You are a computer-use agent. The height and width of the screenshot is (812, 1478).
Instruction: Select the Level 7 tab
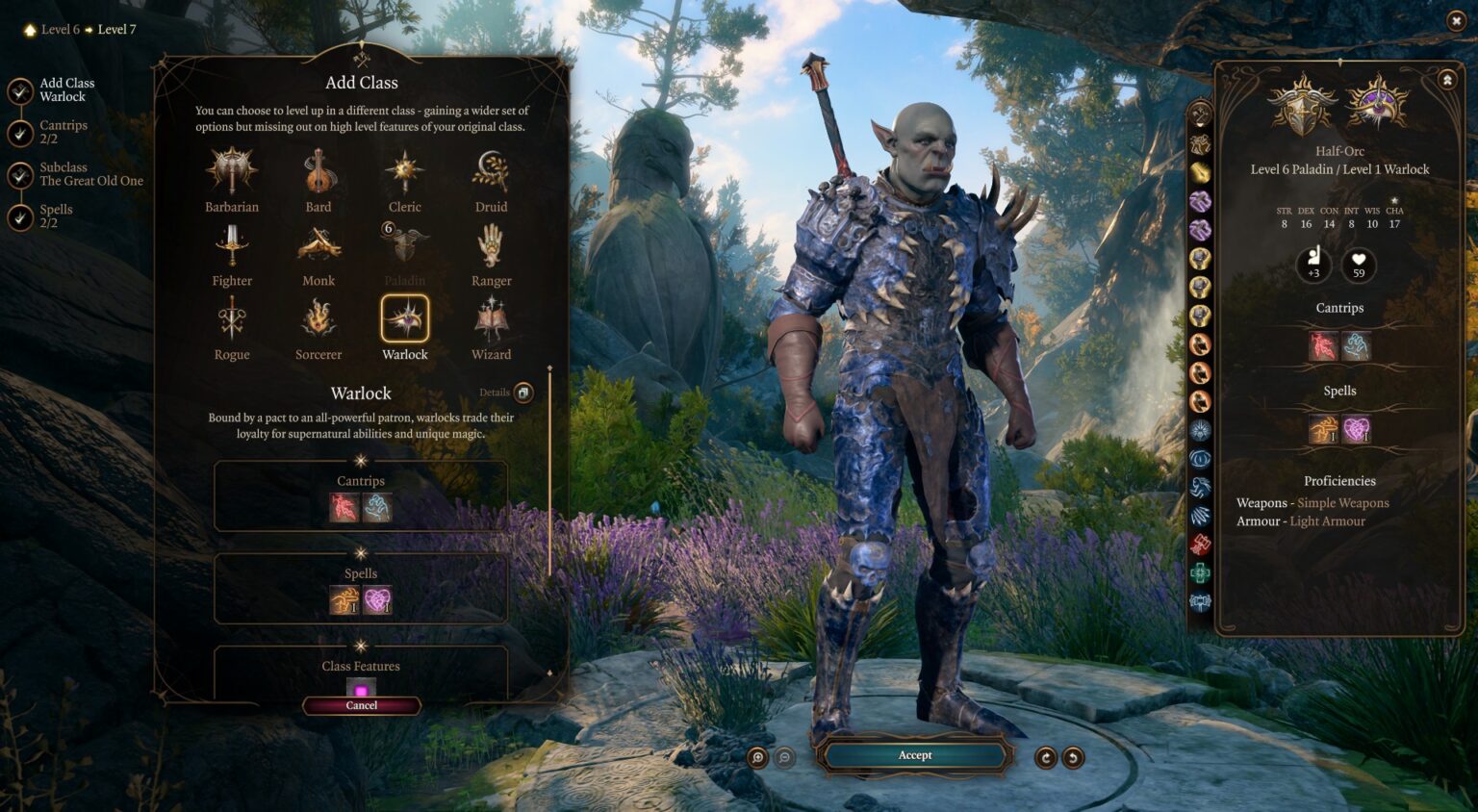116,29
